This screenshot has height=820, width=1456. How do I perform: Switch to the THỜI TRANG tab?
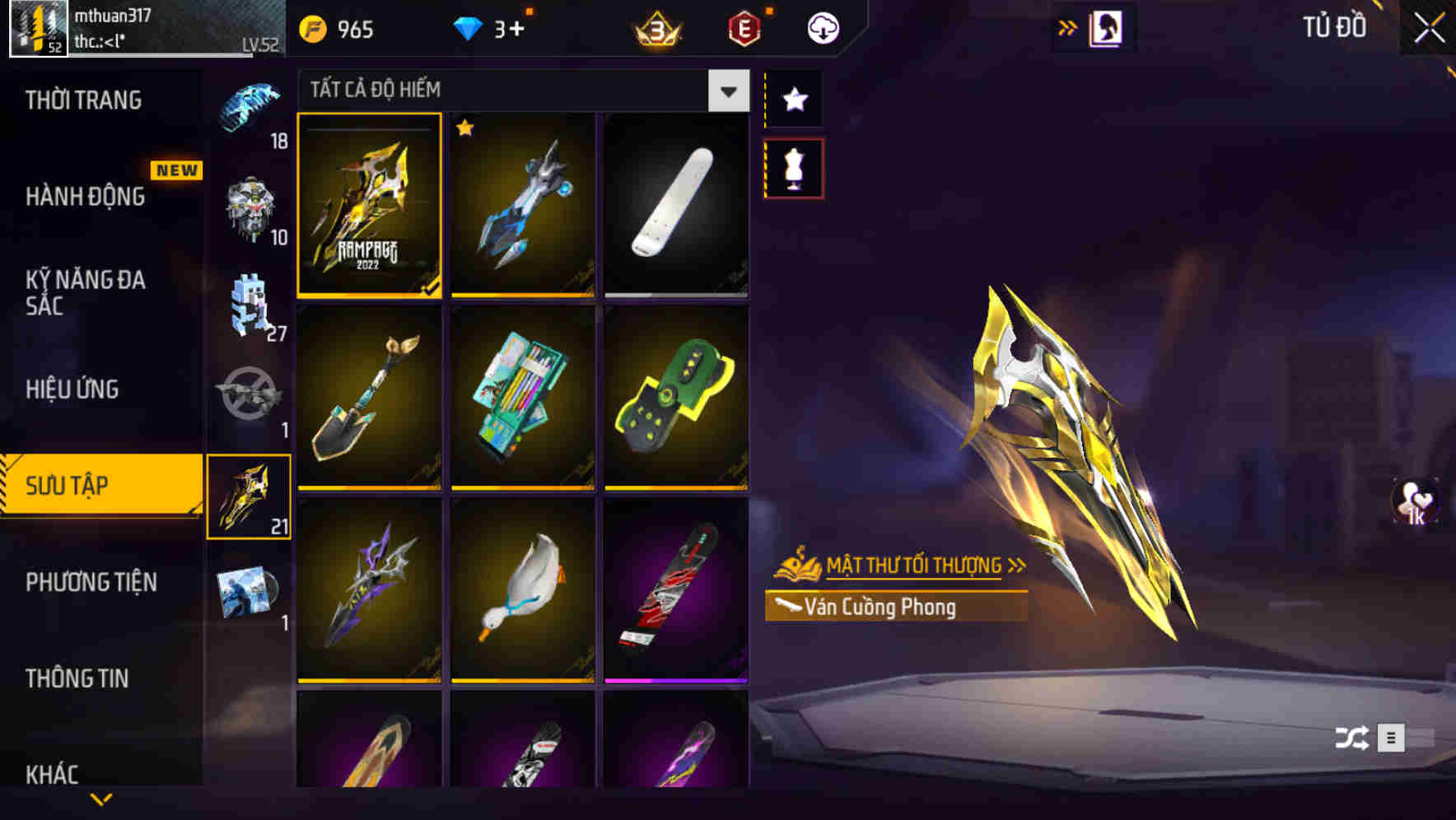click(82, 100)
